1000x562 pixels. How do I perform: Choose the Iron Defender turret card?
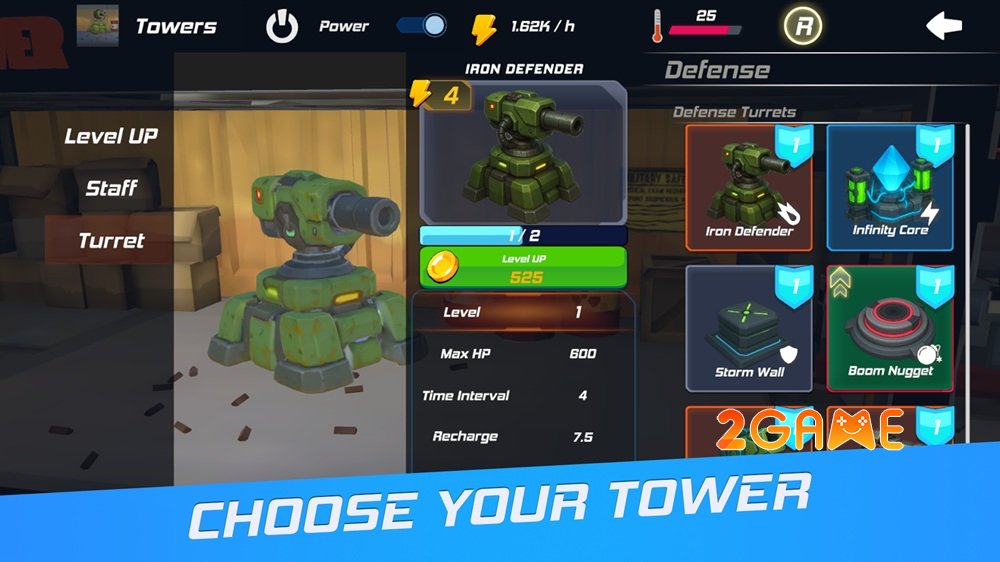749,188
